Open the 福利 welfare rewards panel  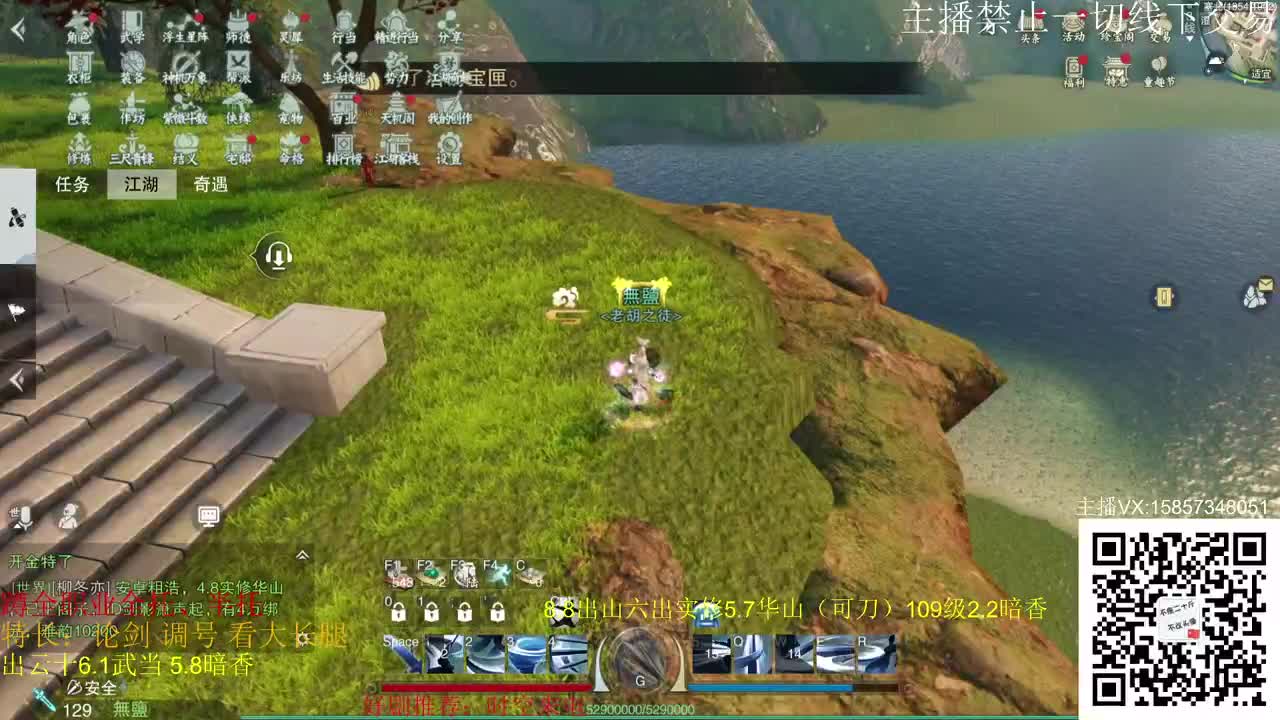pos(1074,69)
